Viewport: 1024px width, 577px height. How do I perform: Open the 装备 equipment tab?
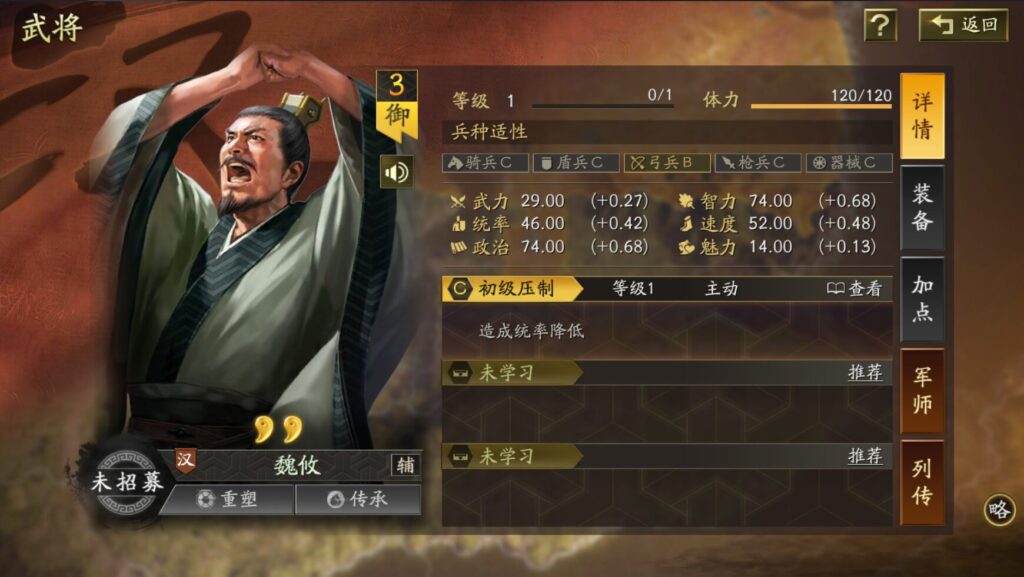coord(922,208)
